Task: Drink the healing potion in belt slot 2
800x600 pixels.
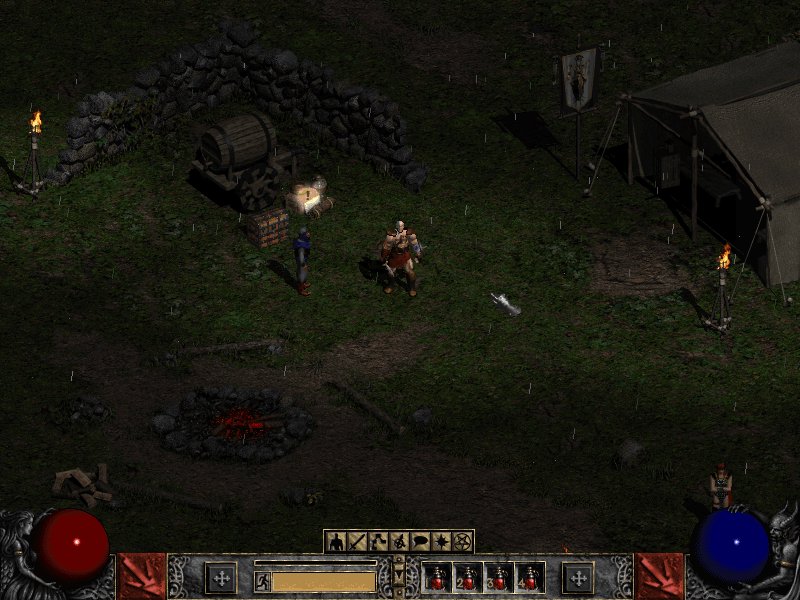Action: pyautogui.click(x=468, y=578)
